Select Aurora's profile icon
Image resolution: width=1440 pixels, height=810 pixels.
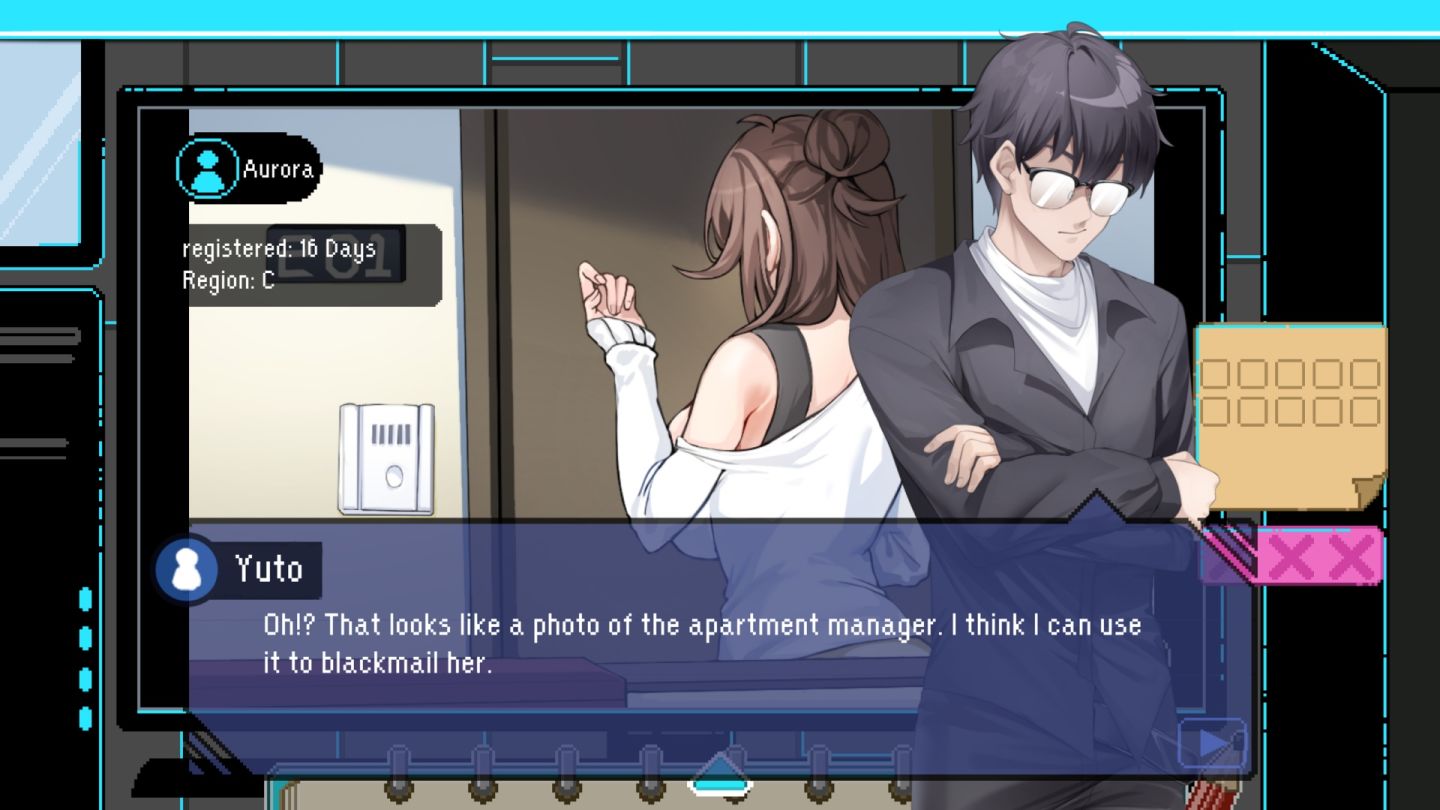coord(207,169)
